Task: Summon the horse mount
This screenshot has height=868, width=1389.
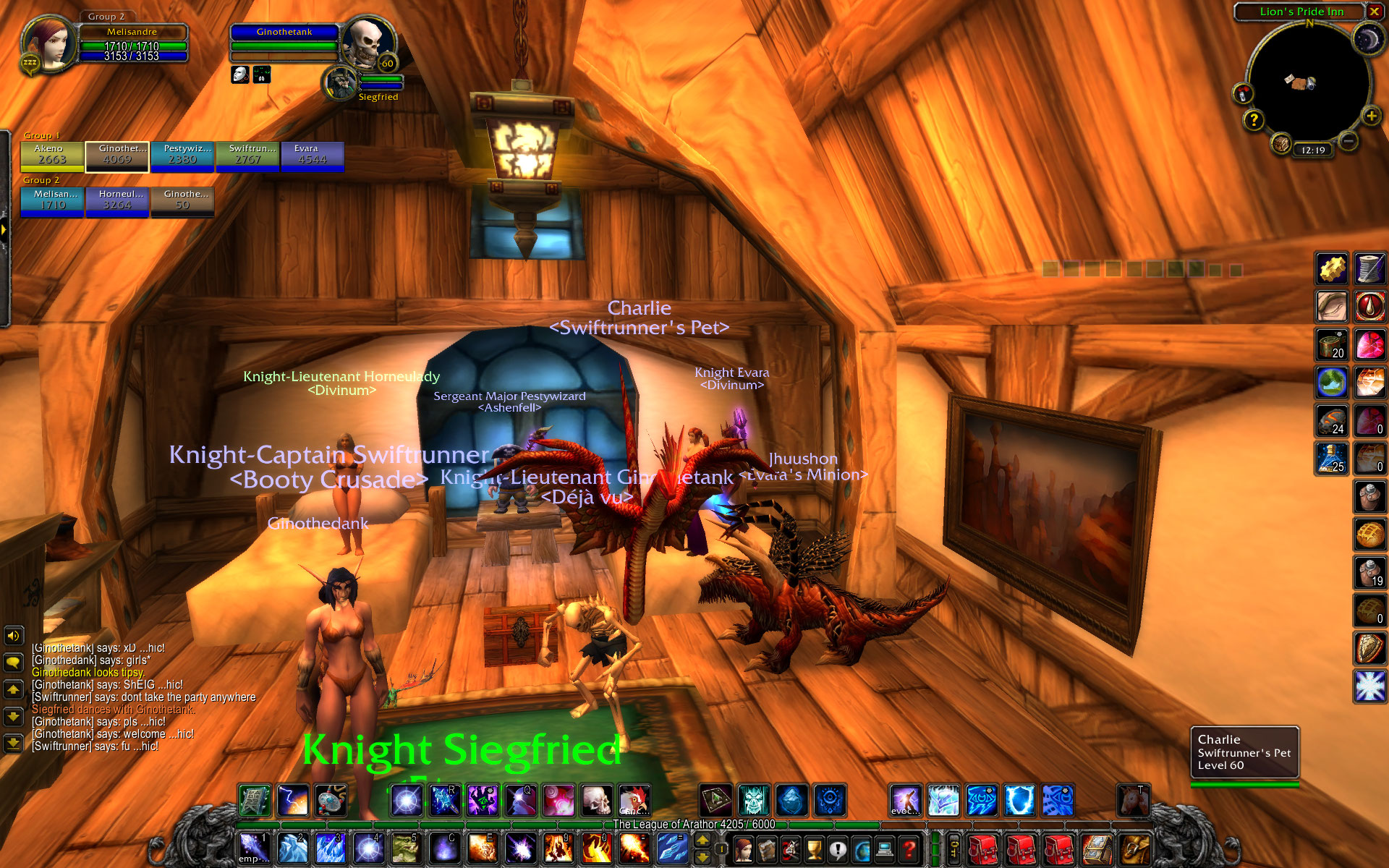Action: tap(1132, 801)
